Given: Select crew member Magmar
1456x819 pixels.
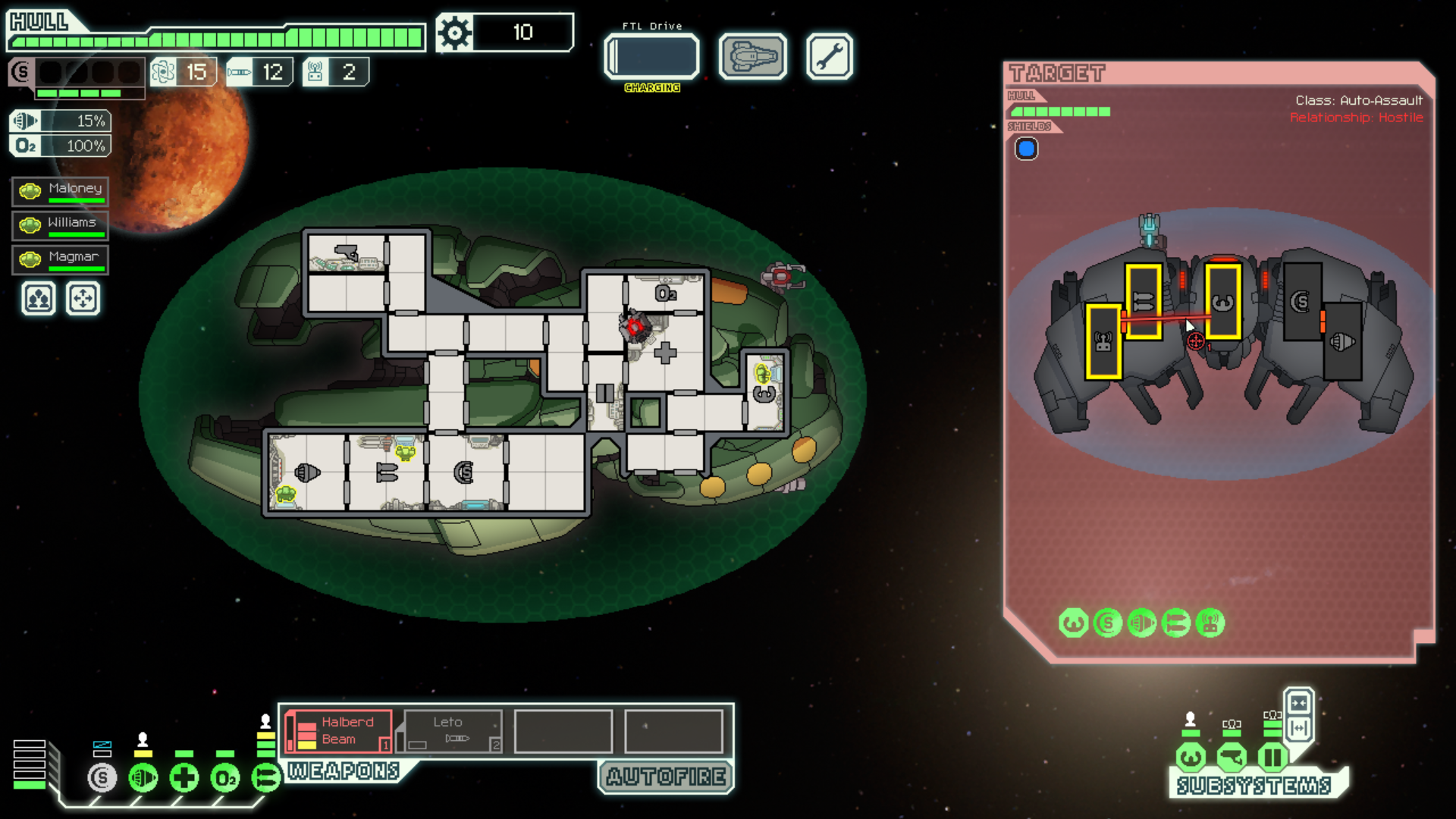Looking at the screenshot, I should pos(61,259).
